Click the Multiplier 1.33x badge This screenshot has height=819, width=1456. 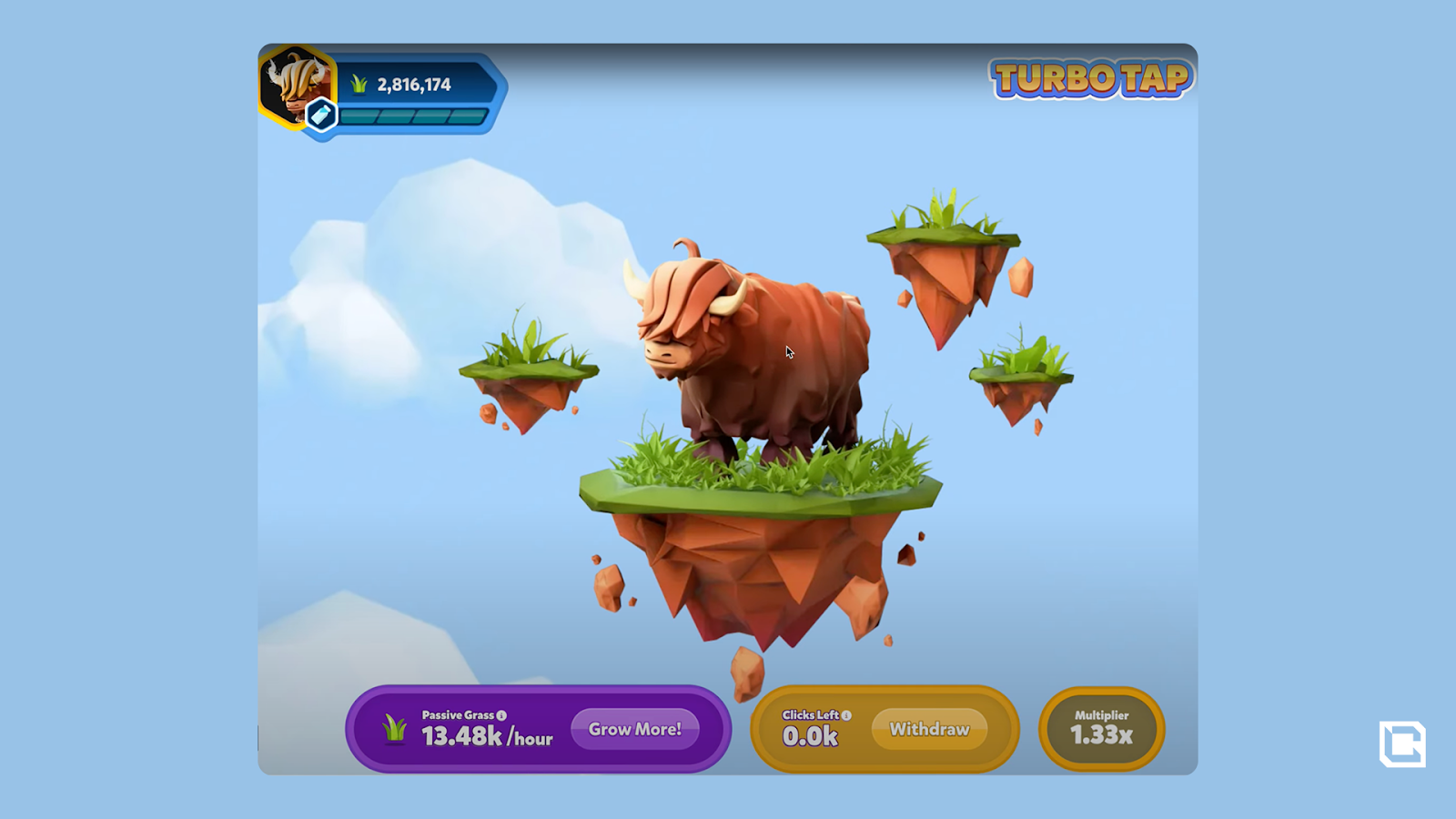click(1100, 726)
